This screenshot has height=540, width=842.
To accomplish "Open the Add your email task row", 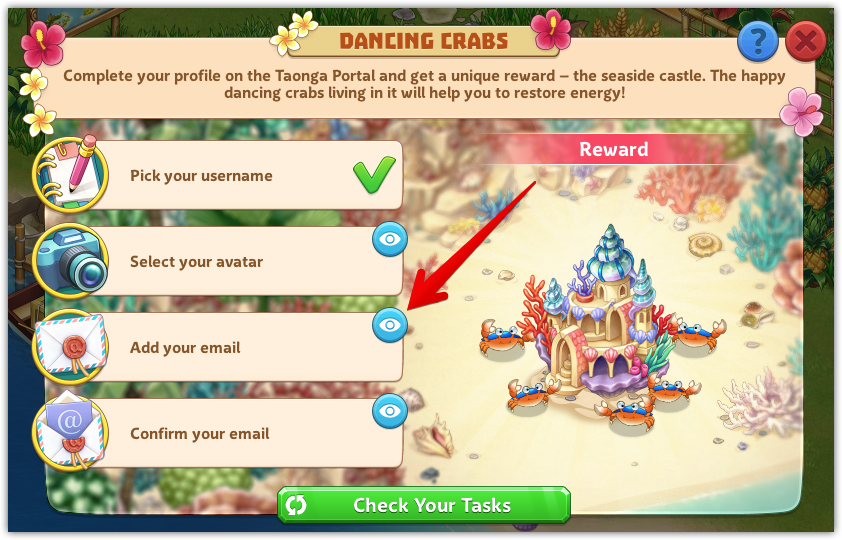I will (x=240, y=348).
